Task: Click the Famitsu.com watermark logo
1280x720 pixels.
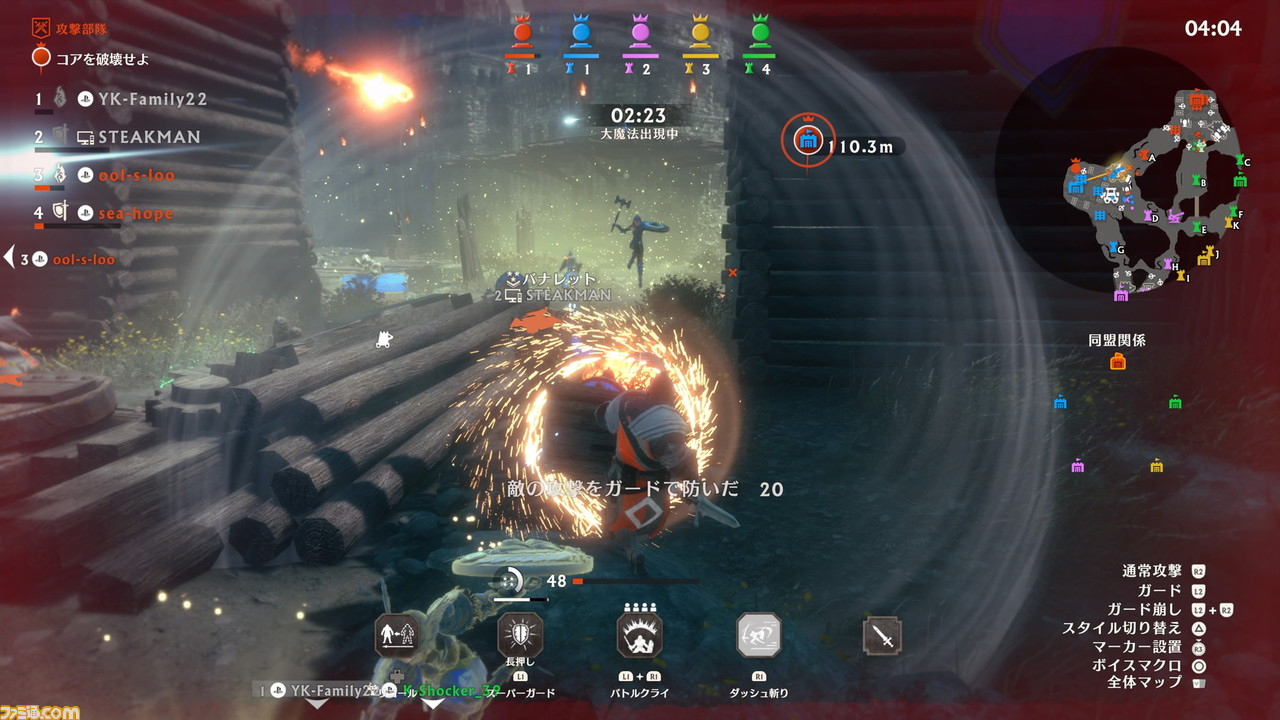Action: (40, 711)
